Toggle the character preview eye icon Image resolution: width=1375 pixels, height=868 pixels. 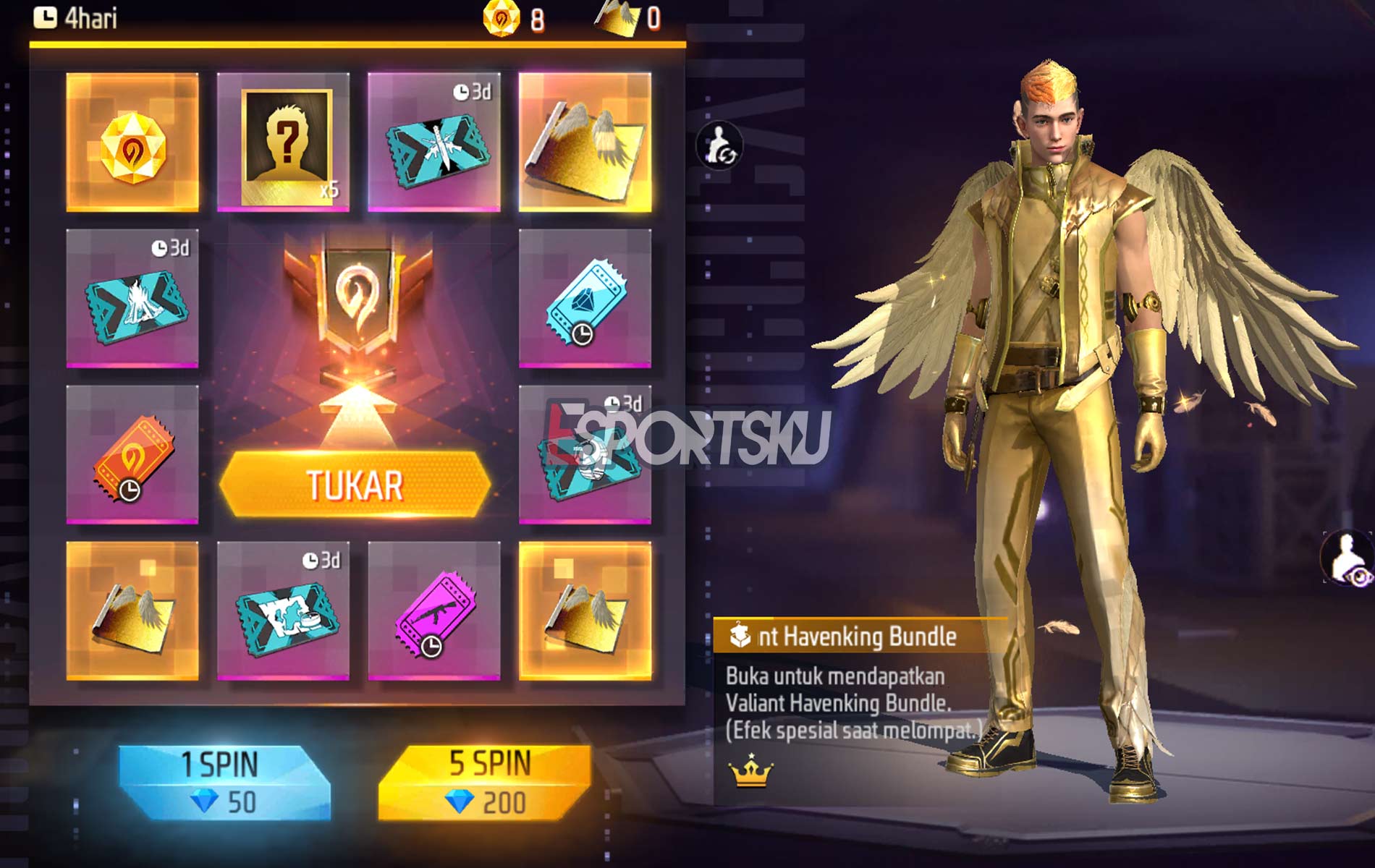[x=1347, y=561]
